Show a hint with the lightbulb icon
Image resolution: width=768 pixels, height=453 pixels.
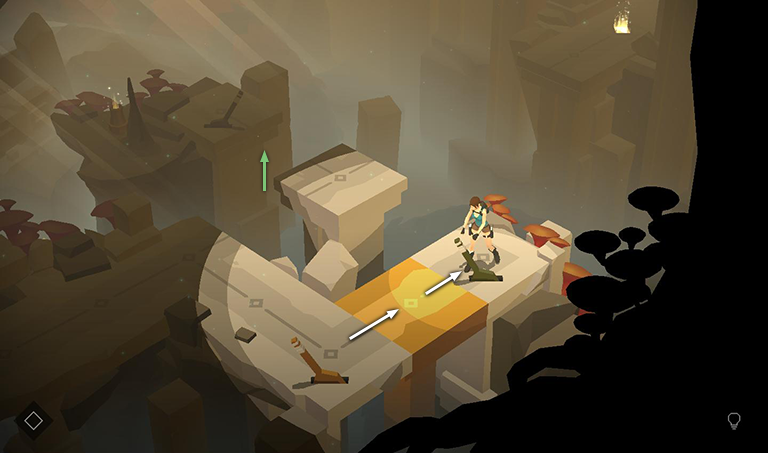[734, 421]
